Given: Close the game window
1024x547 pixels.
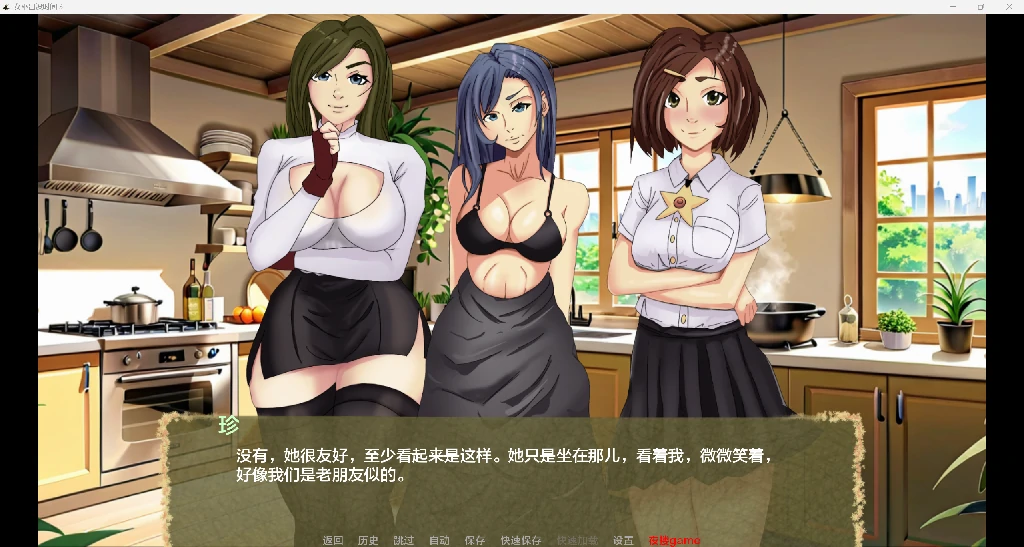Looking at the screenshot, I should [1008, 6].
